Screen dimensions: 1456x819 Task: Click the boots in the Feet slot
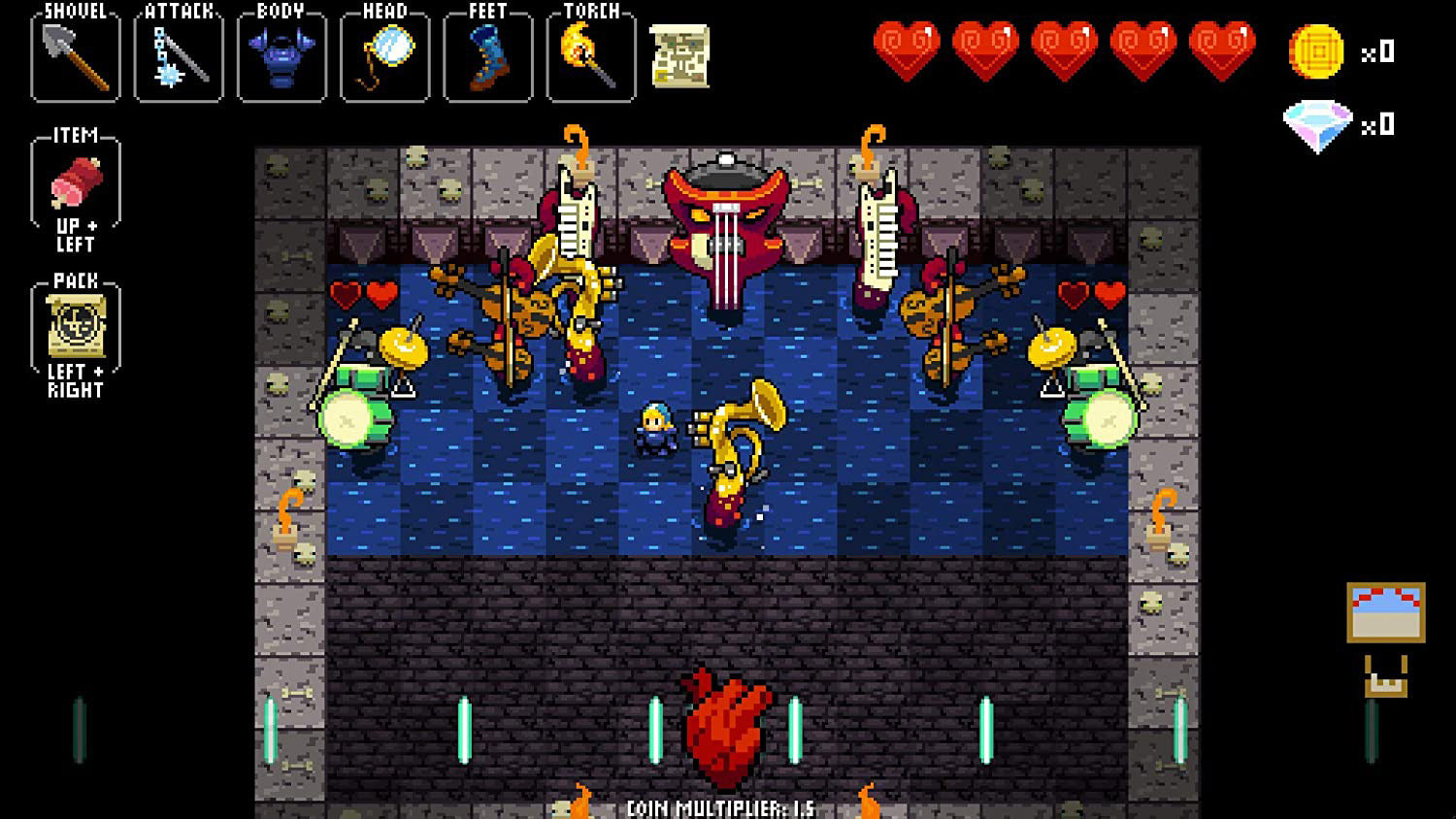coord(487,56)
